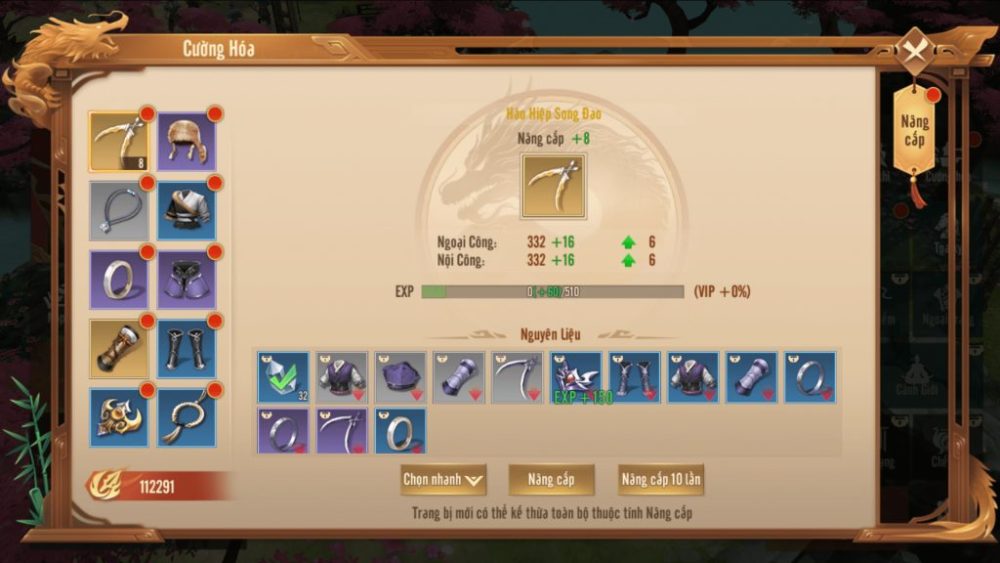
Task: Add the boots material item
Action: tap(635, 378)
